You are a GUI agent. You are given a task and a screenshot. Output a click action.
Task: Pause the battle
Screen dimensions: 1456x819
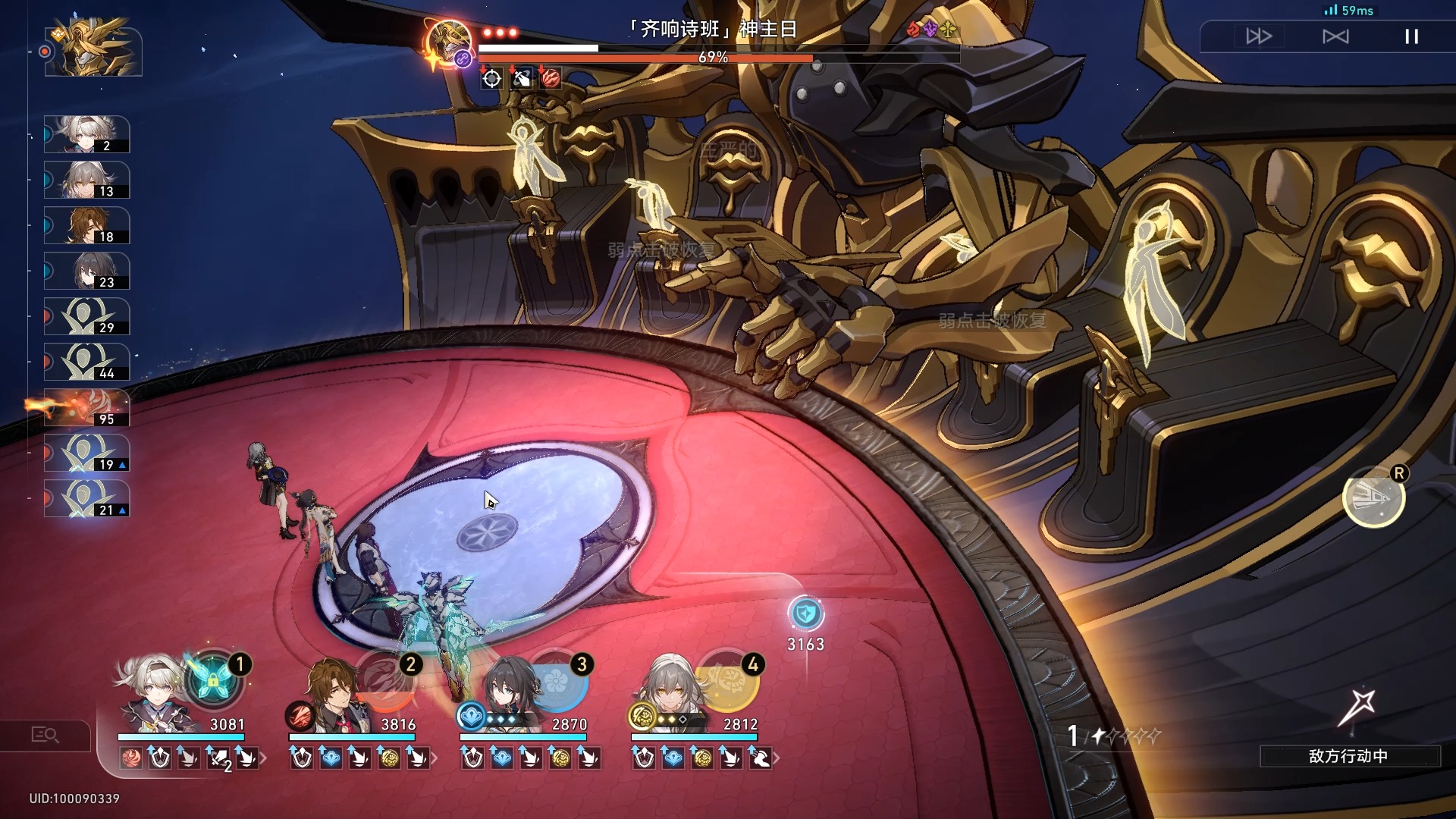click(1411, 36)
